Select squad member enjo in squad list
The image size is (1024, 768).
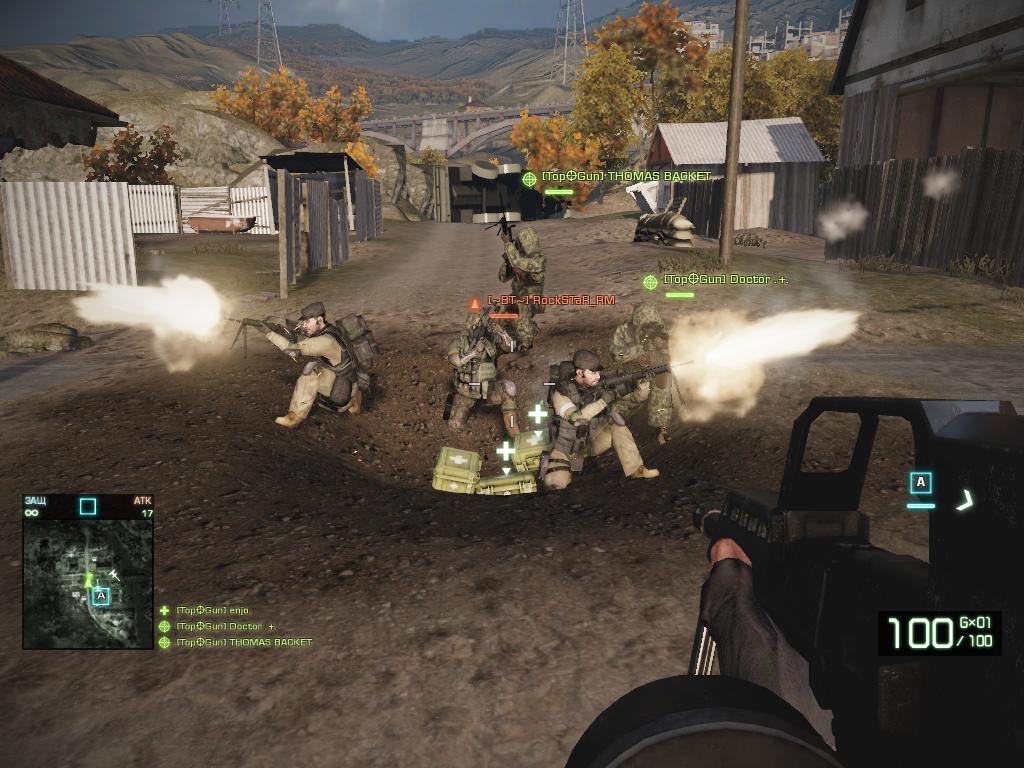pyautogui.click(x=212, y=611)
